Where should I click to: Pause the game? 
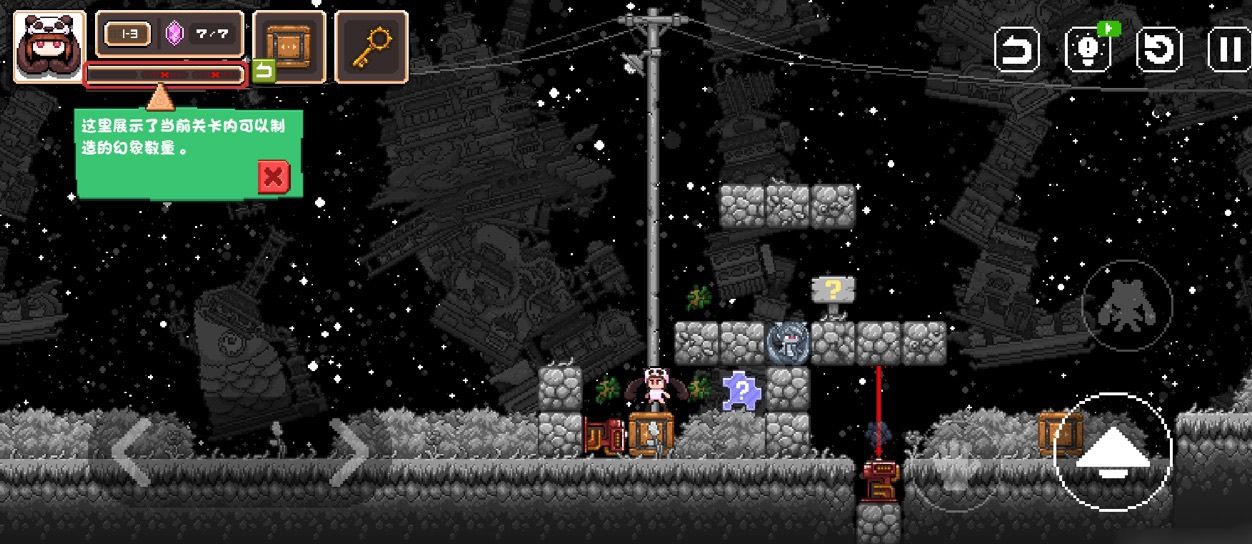point(1228,49)
